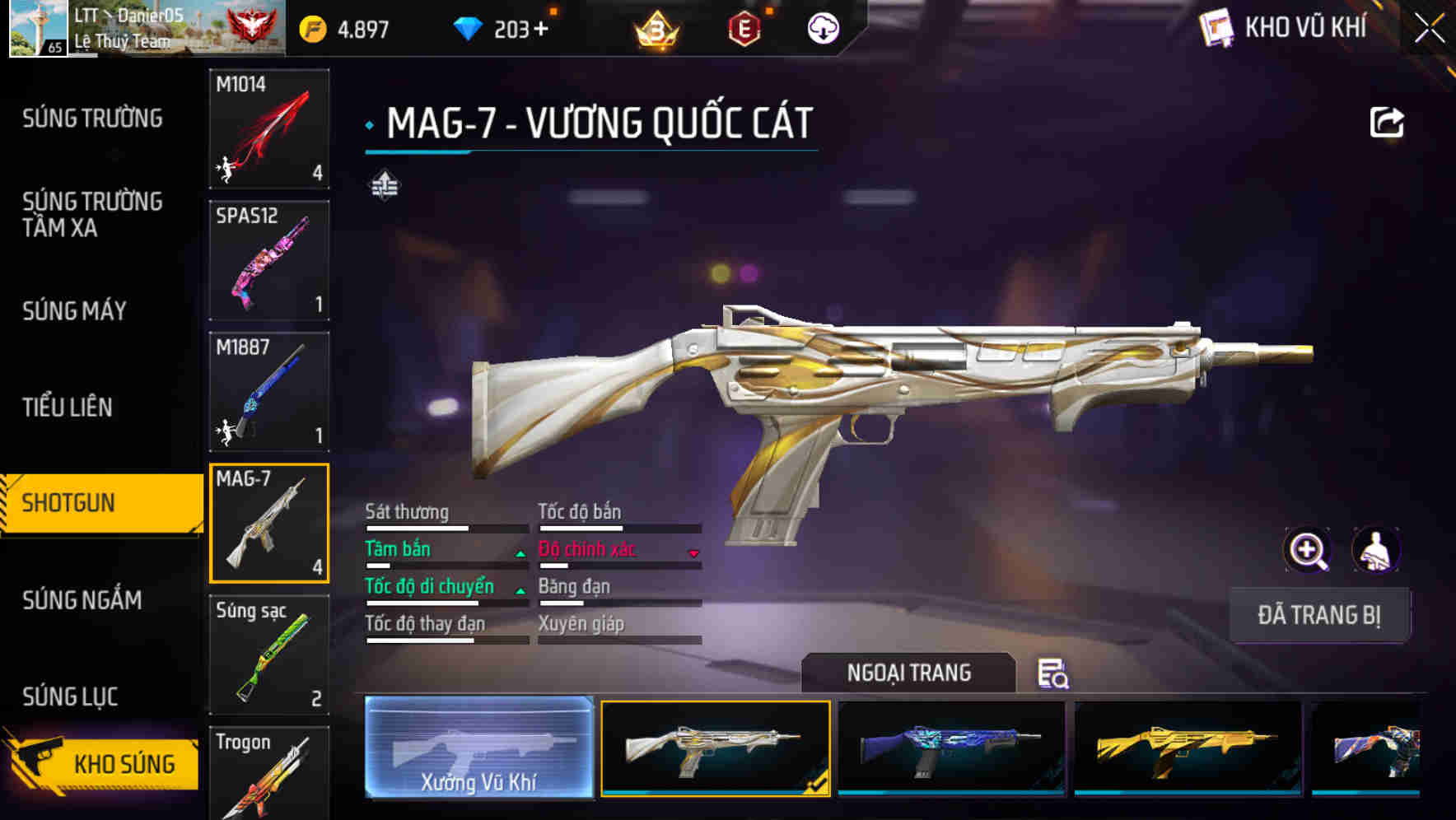Select the M1014 shotgun slot

point(269,128)
